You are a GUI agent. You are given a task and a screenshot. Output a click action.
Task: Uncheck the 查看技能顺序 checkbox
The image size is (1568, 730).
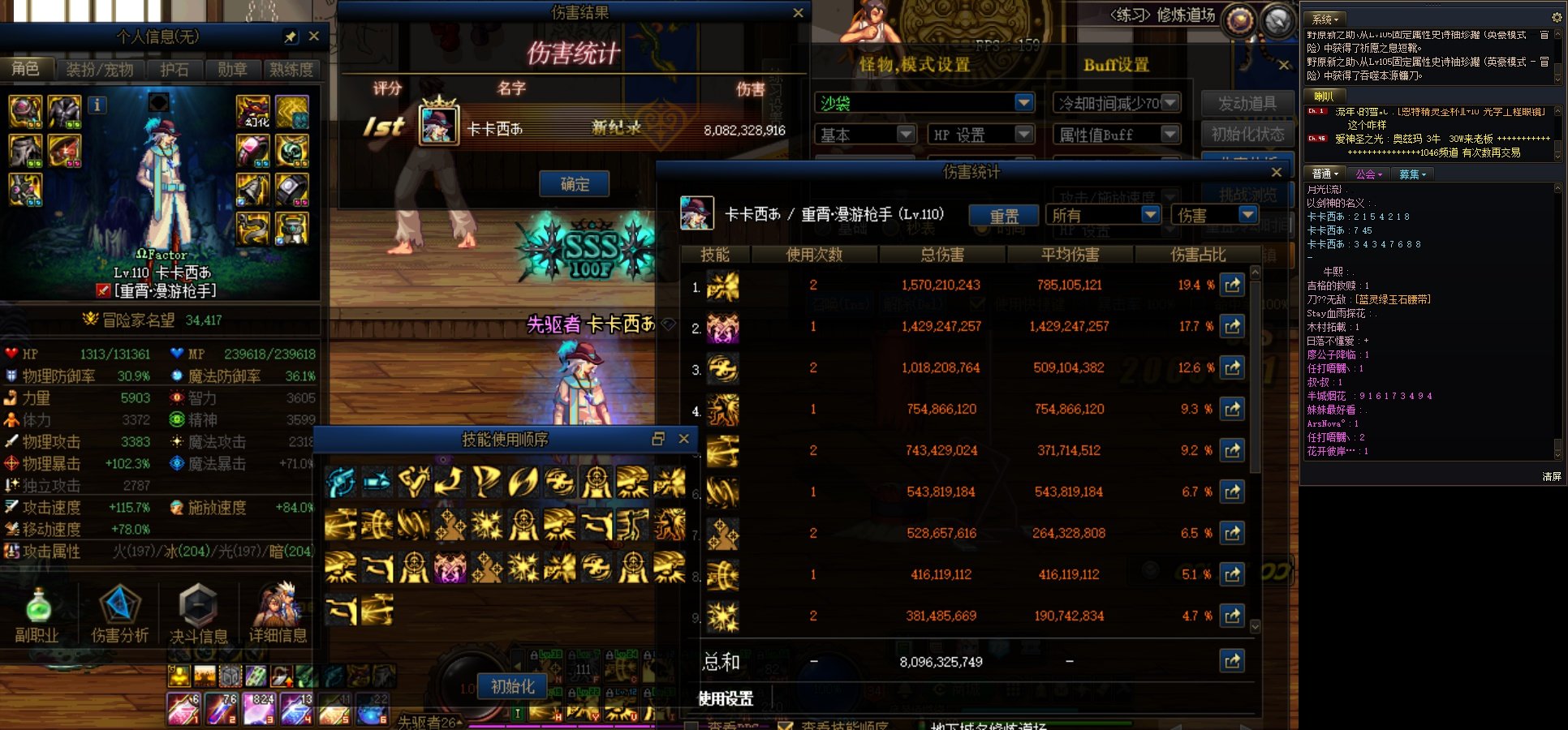(x=786, y=725)
